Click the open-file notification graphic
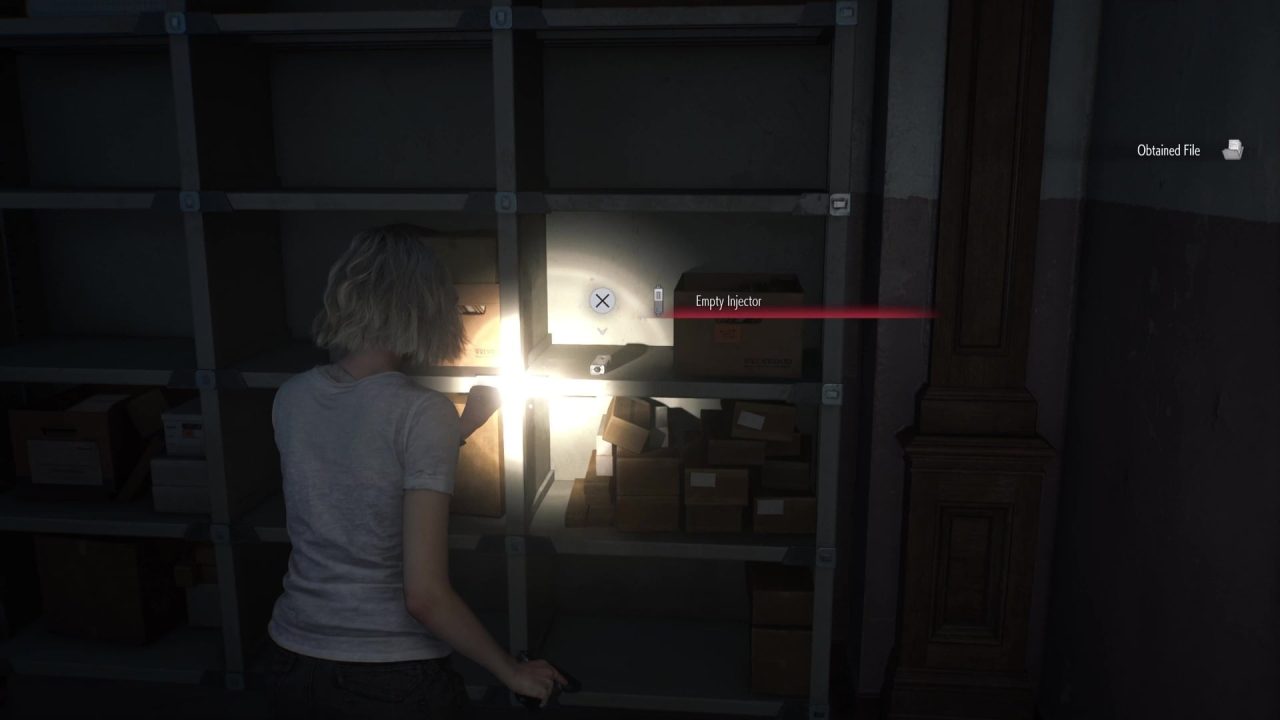Screen dimensions: 1280x720 pos(1233,148)
